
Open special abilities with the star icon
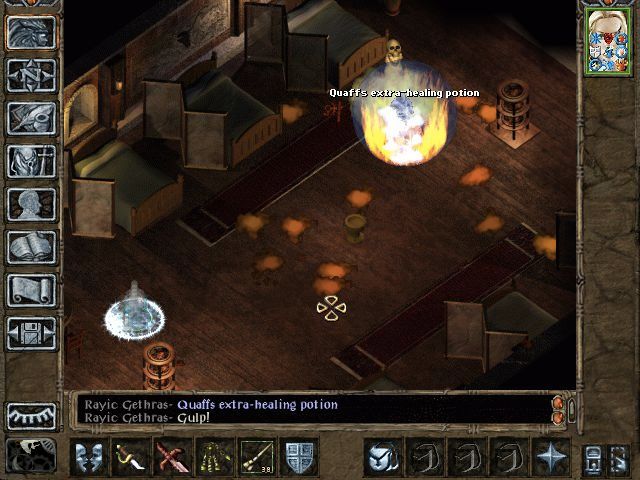[550, 457]
